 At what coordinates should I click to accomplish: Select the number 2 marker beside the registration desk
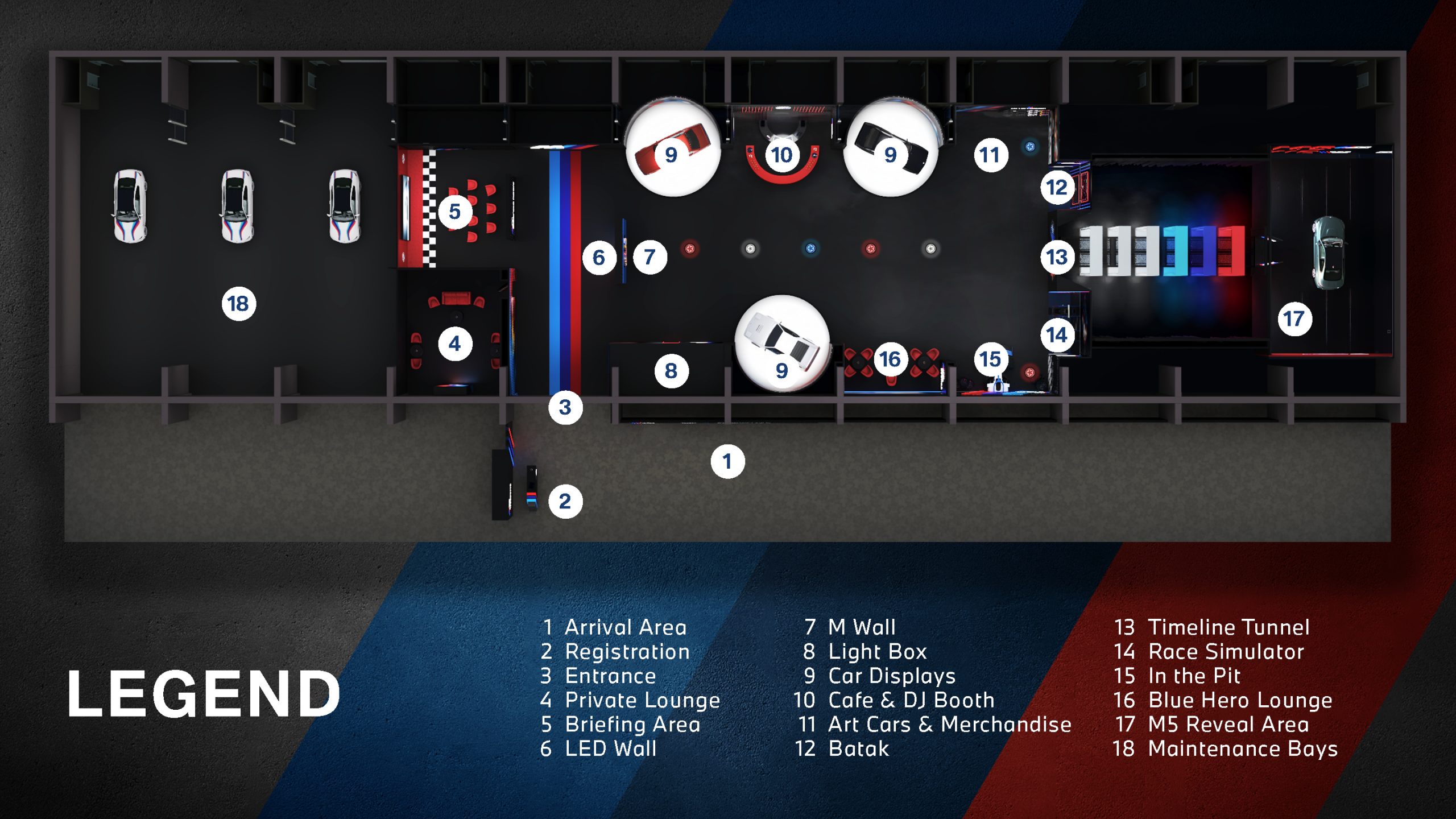pyautogui.click(x=565, y=502)
